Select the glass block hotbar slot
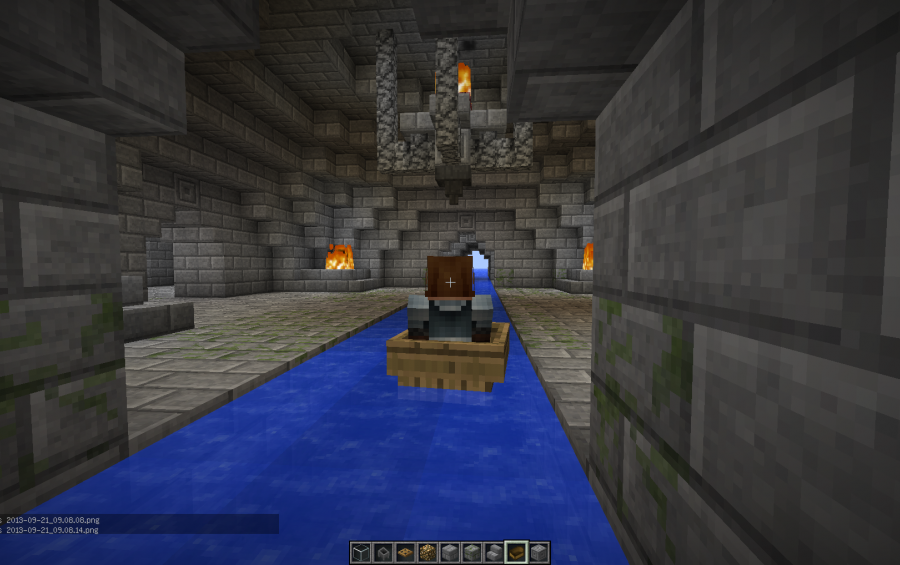 [361, 552]
